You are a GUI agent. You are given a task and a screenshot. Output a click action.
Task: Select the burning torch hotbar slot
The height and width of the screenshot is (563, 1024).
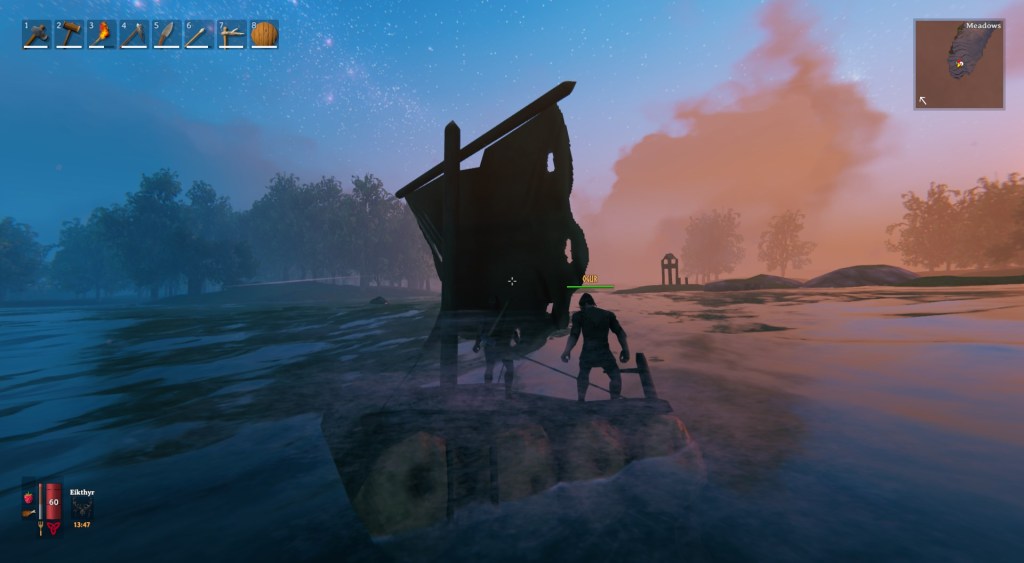point(101,35)
